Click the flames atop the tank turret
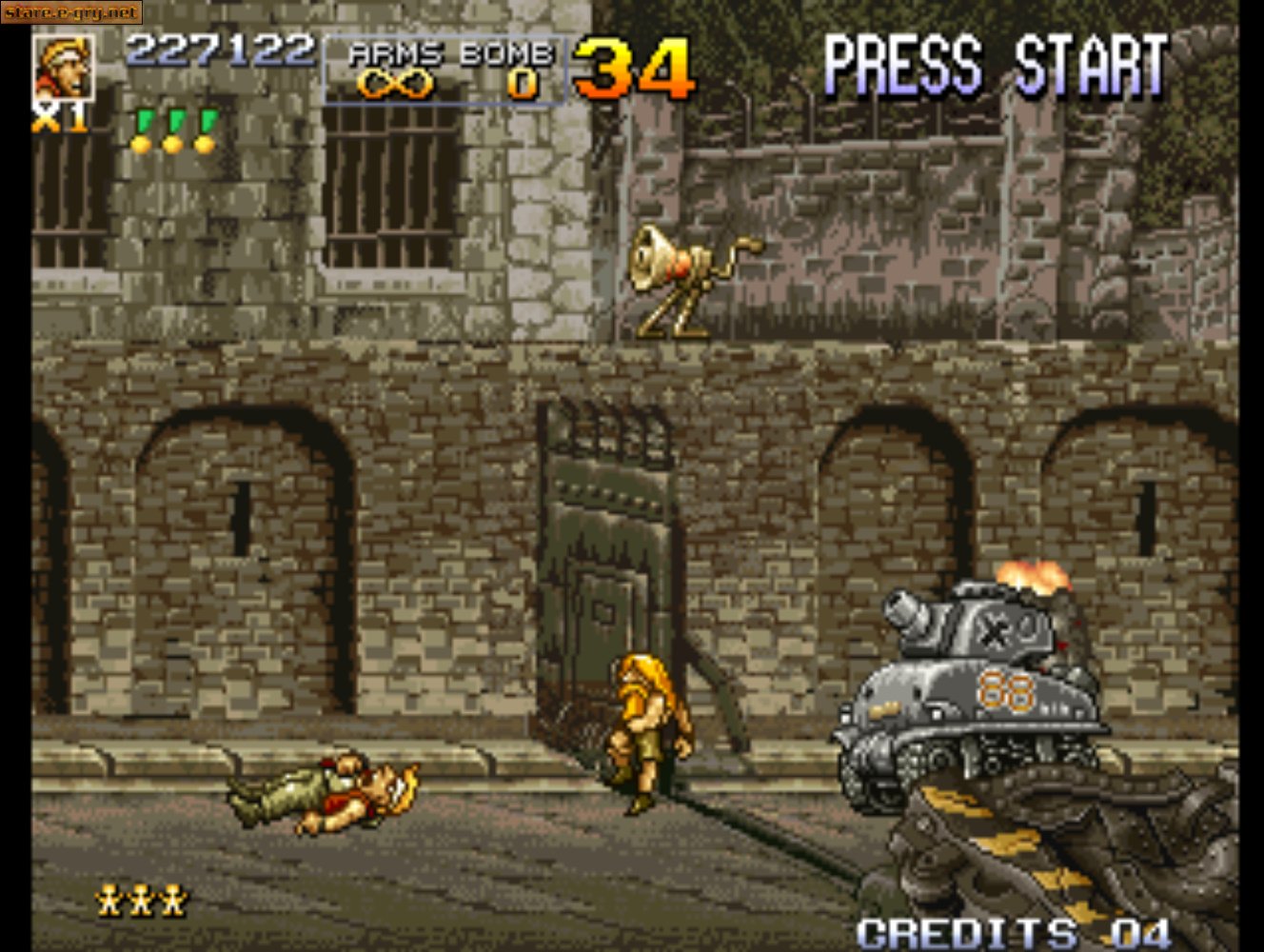This screenshot has width=1264, height=952. pos(1033,576)
